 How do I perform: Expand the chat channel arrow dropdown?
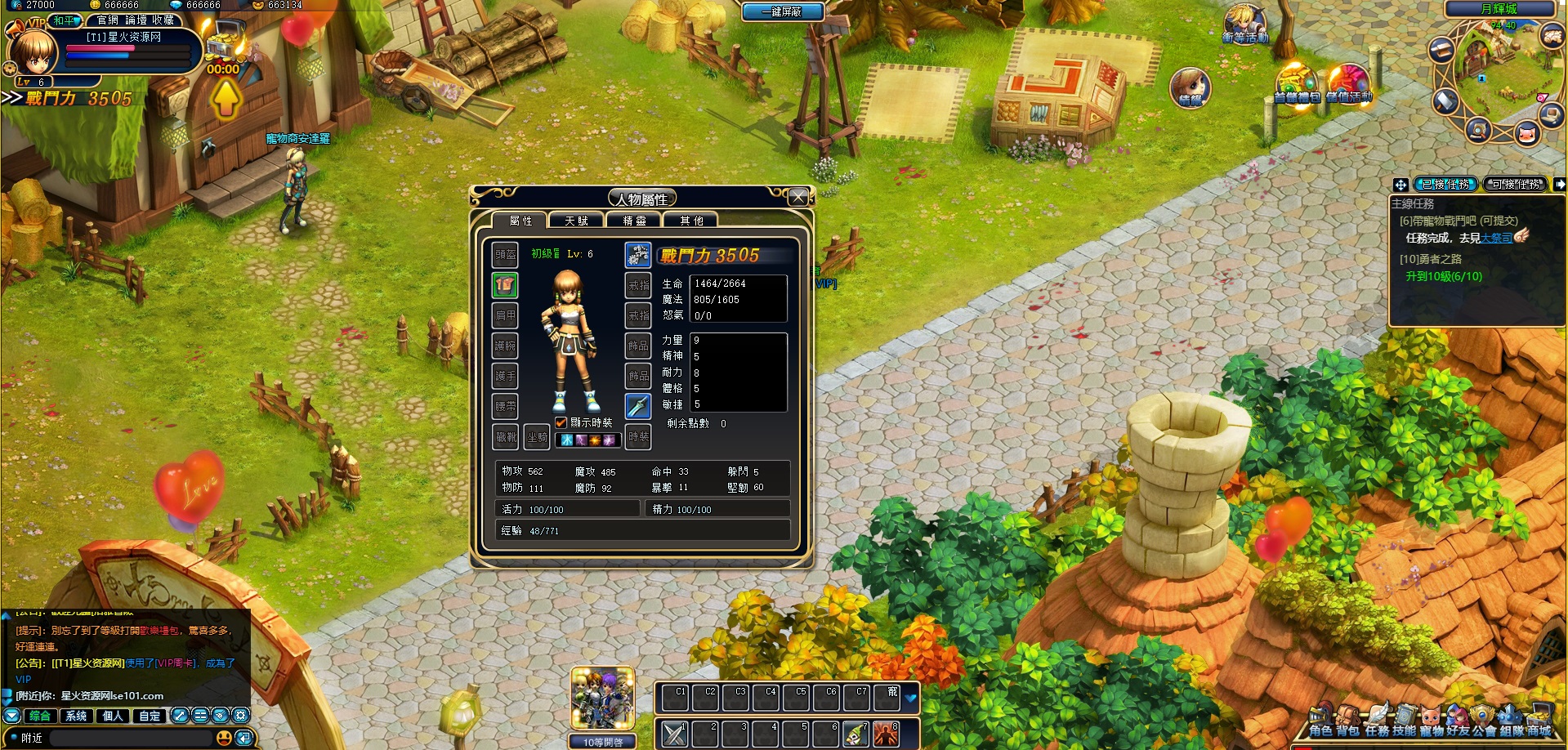[x=11, y=716]
